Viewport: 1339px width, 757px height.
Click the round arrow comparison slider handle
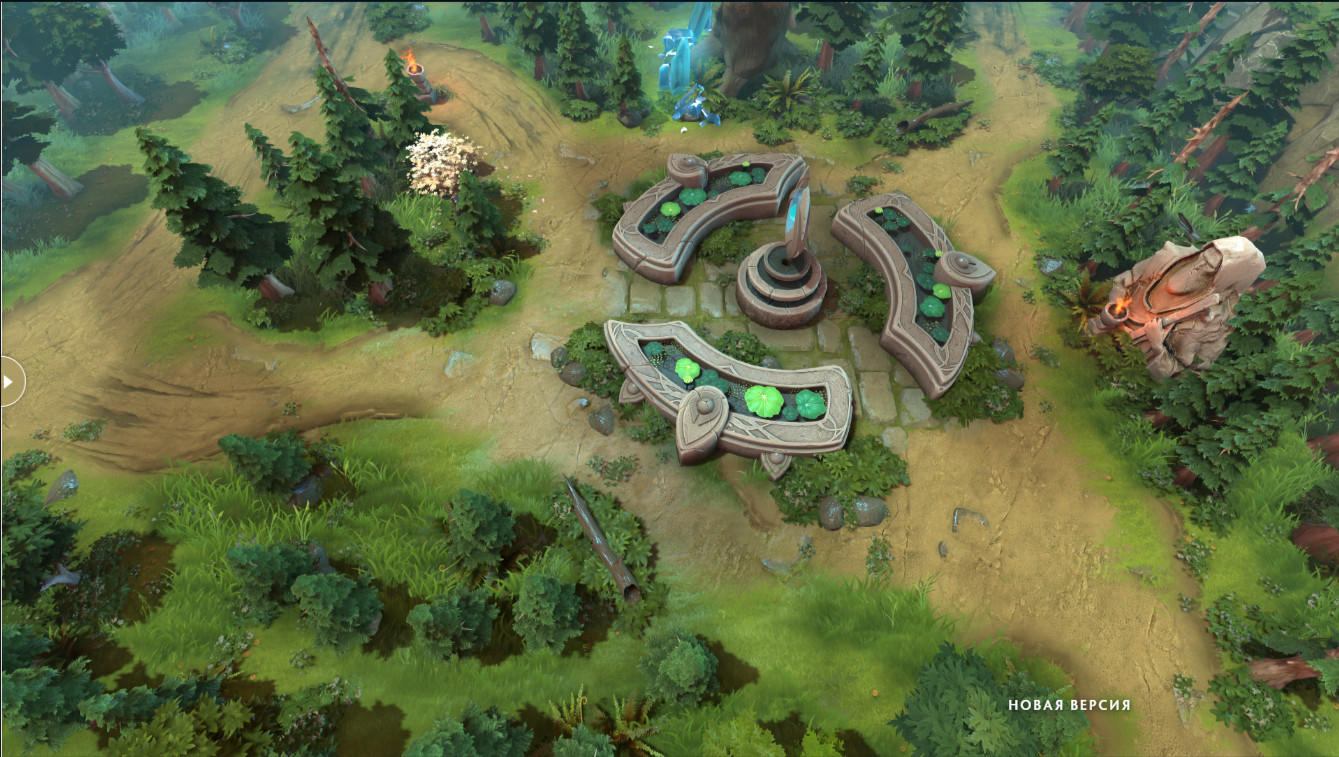click(x=9, y=381)
